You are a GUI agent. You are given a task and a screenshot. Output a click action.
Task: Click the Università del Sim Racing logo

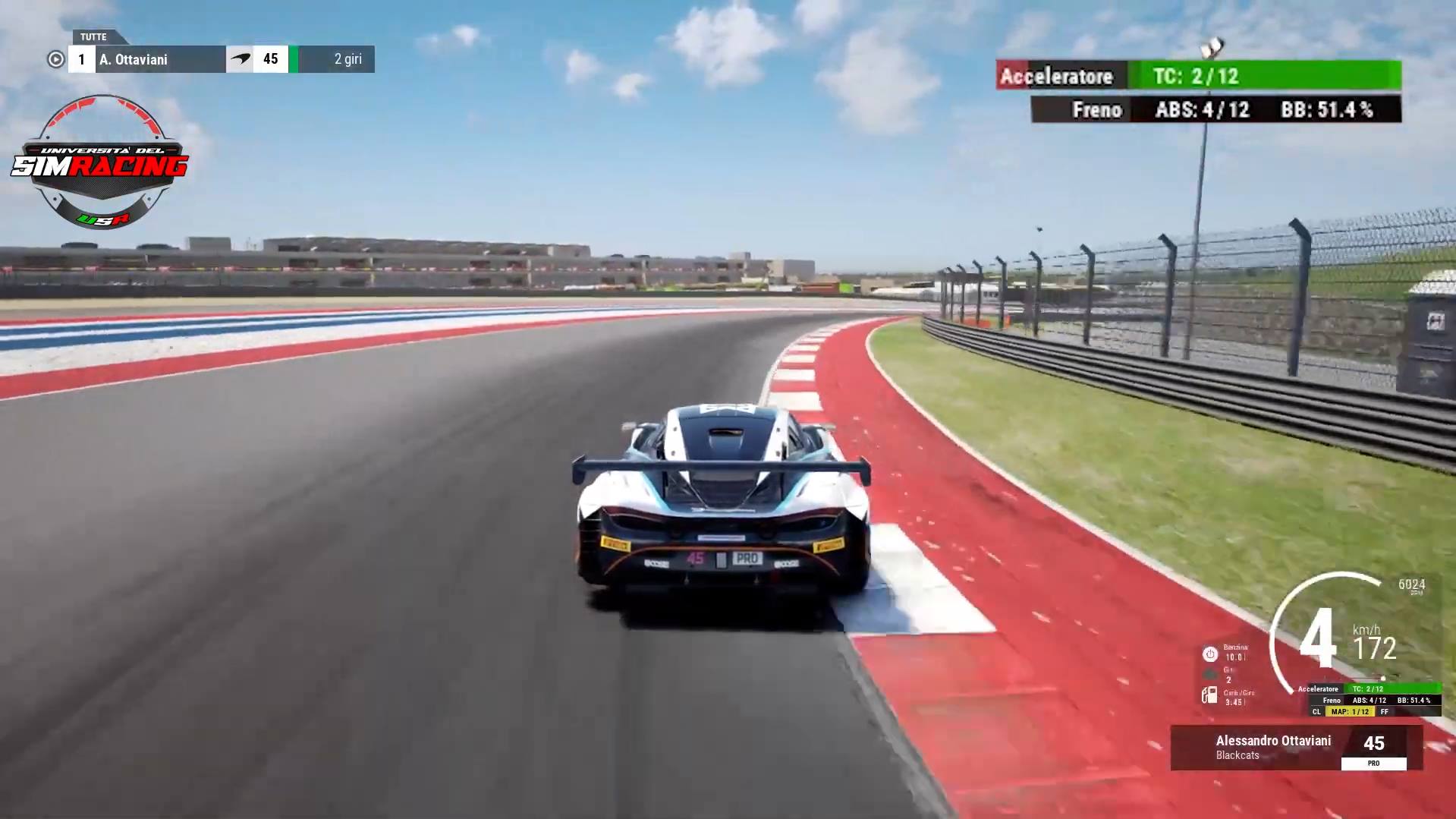click(100, 162)
